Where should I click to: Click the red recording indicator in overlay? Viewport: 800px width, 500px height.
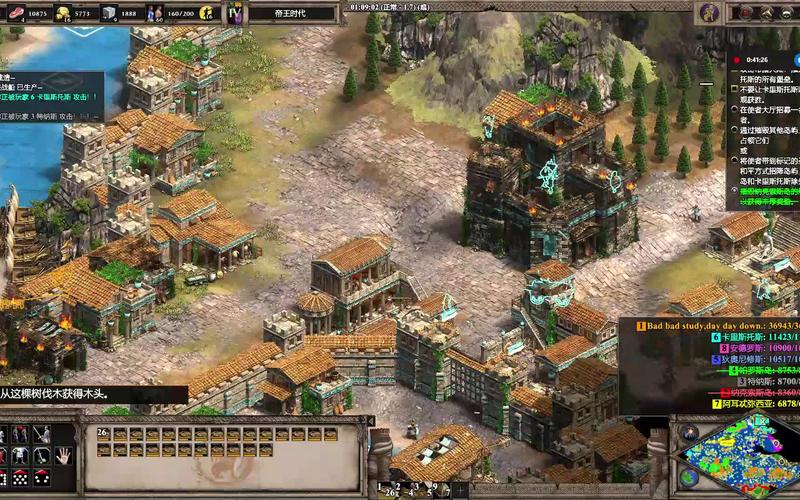pos(738,59)
